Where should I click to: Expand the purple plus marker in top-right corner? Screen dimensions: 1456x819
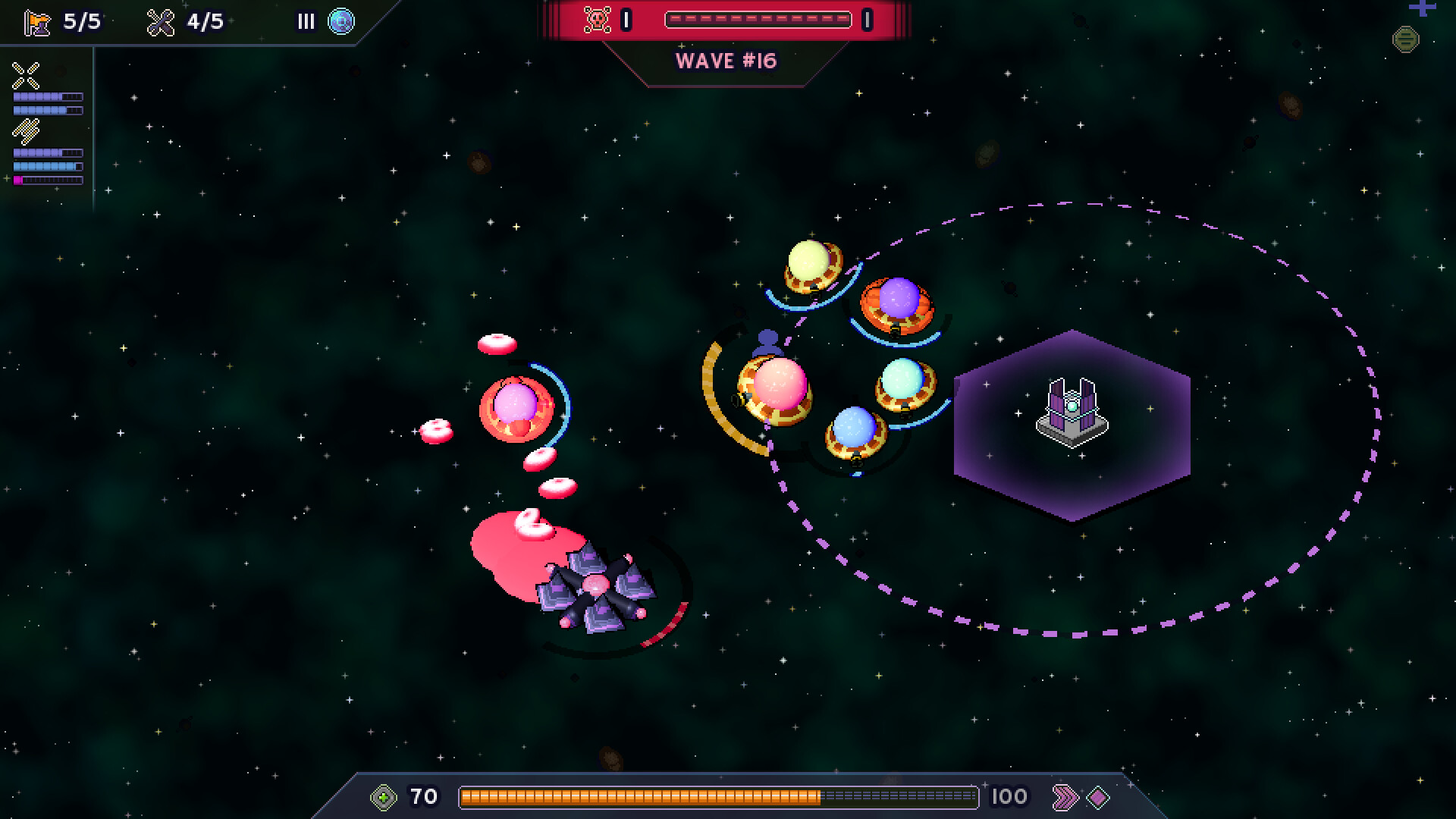coord(1421,9)
